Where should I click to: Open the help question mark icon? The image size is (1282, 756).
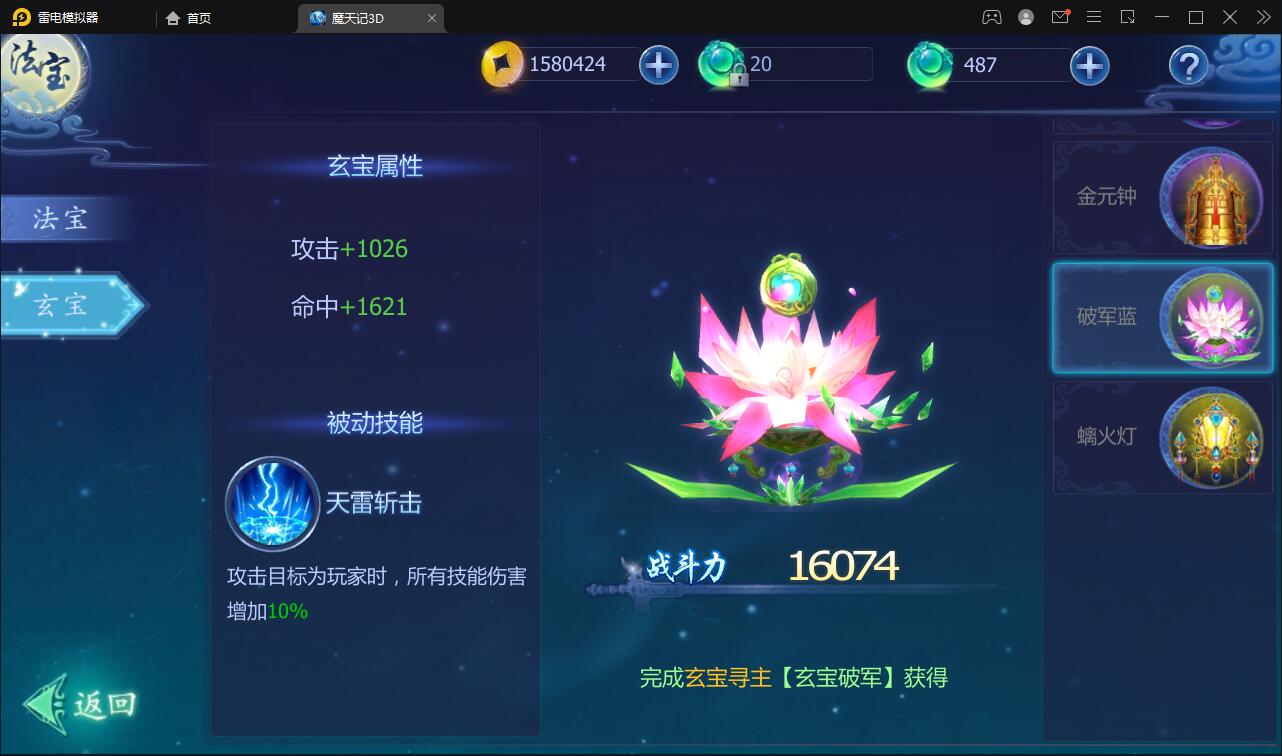pyautogui.click(x=1188, y=67)
